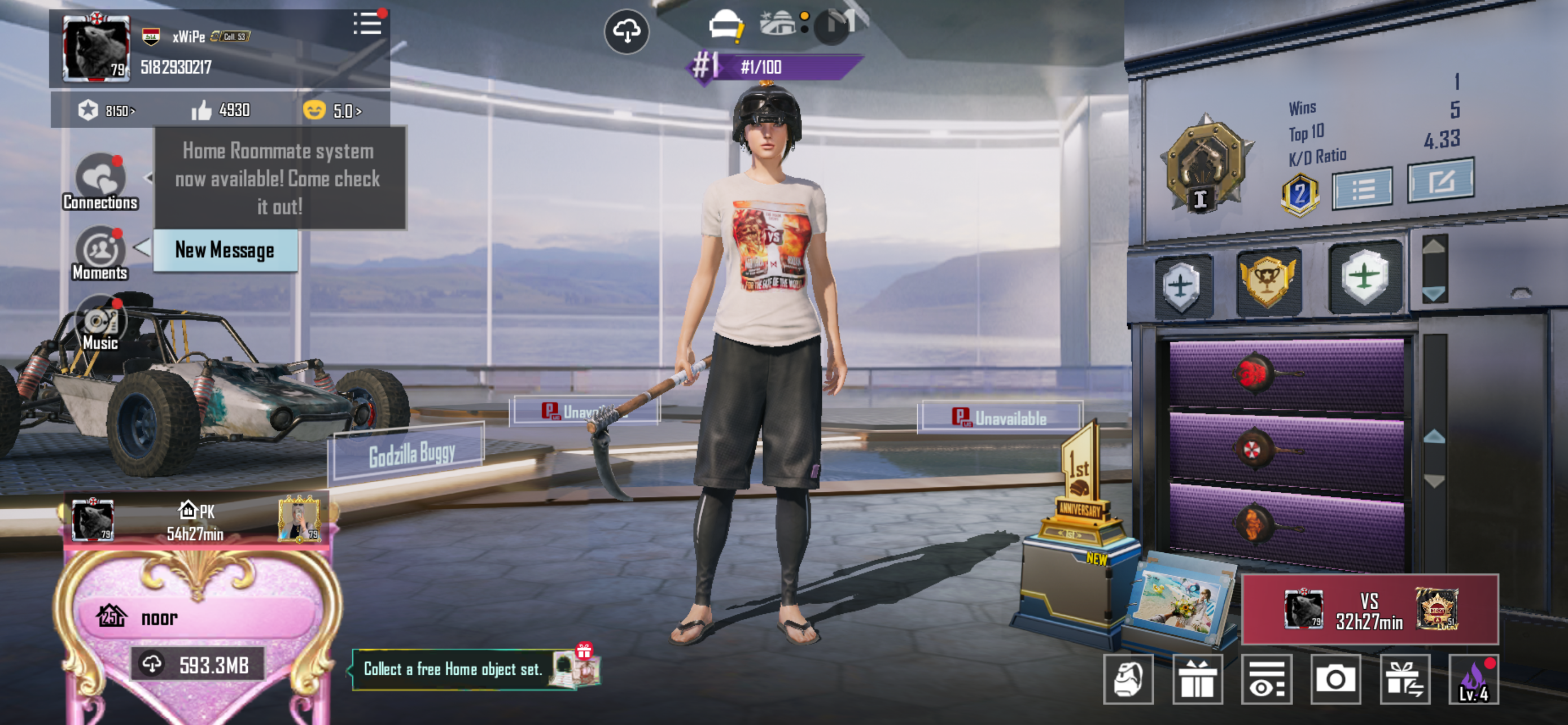1568x725 pixels.
Task: Click the camera screenshot button
Action: pos(1335,679)
